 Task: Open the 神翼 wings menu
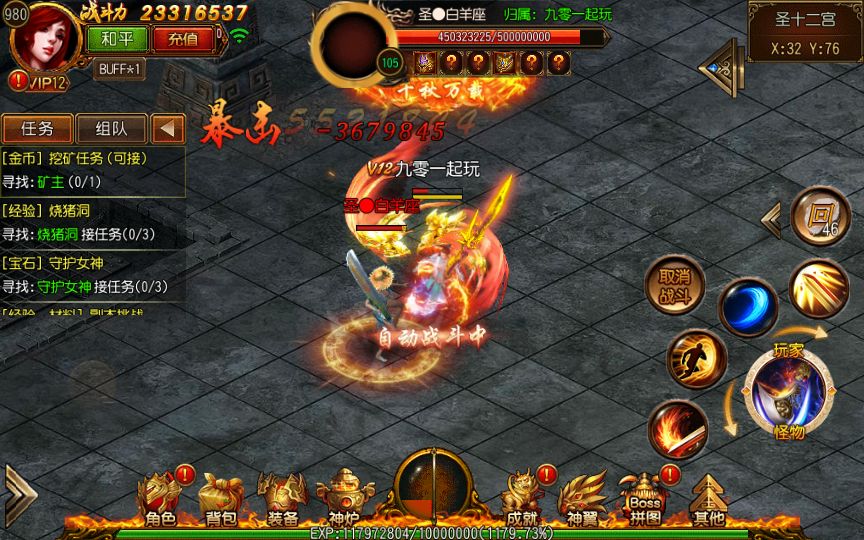(x=582, y=498)
